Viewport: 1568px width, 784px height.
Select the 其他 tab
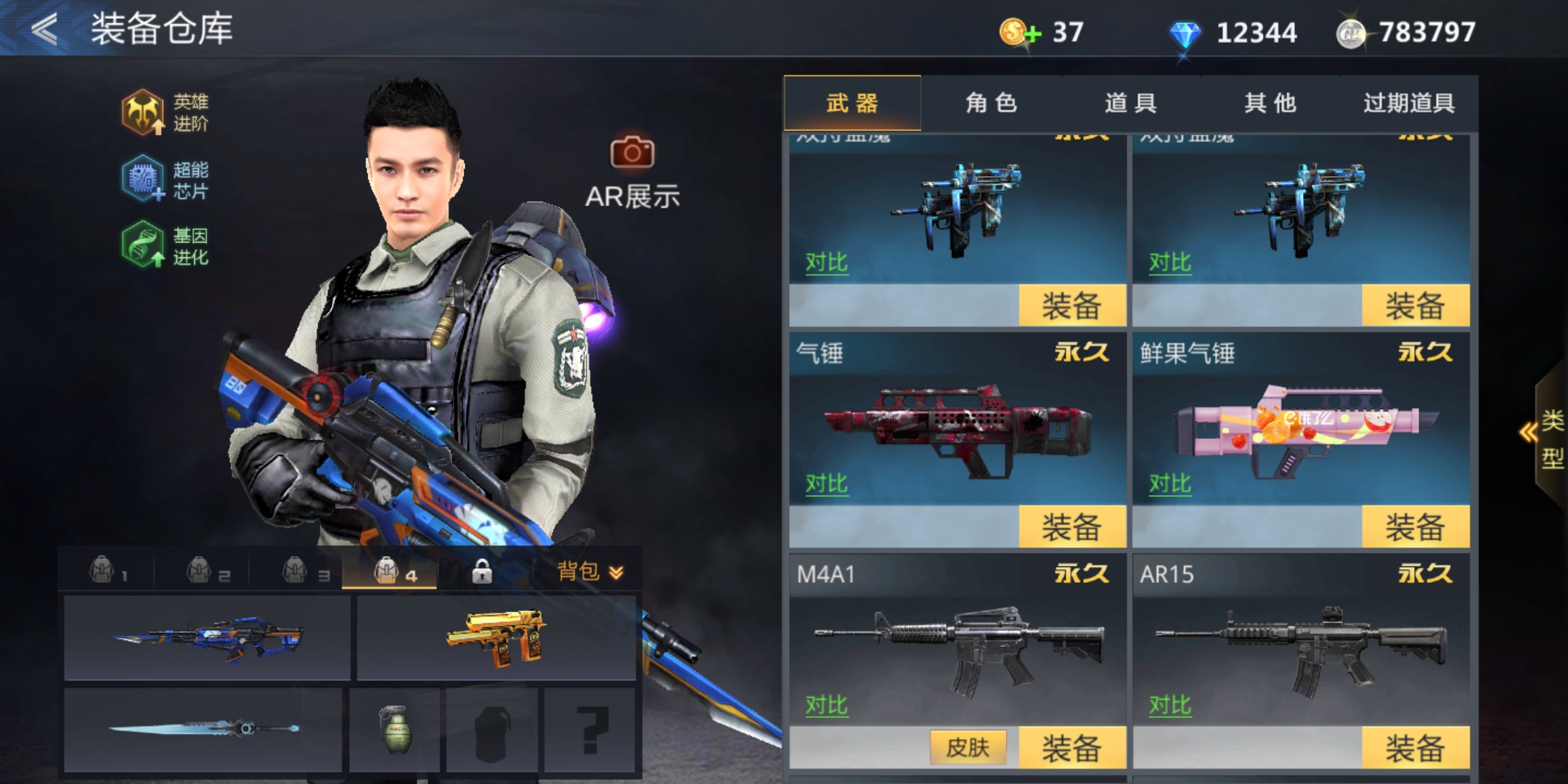(1270, 103)
